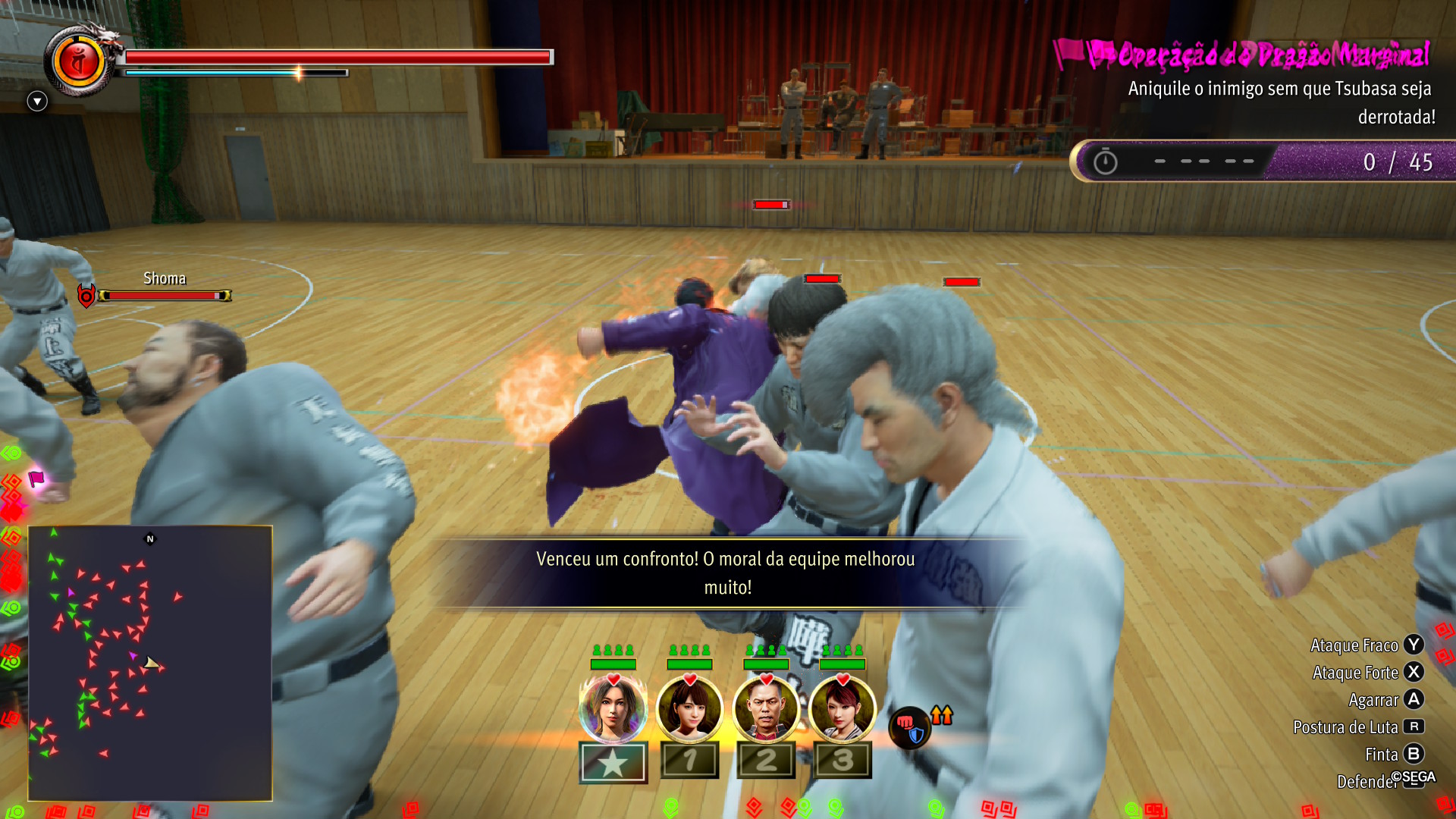Click the minimap in the corner
Screen dimensions: 1456x819
click(150, 663)
